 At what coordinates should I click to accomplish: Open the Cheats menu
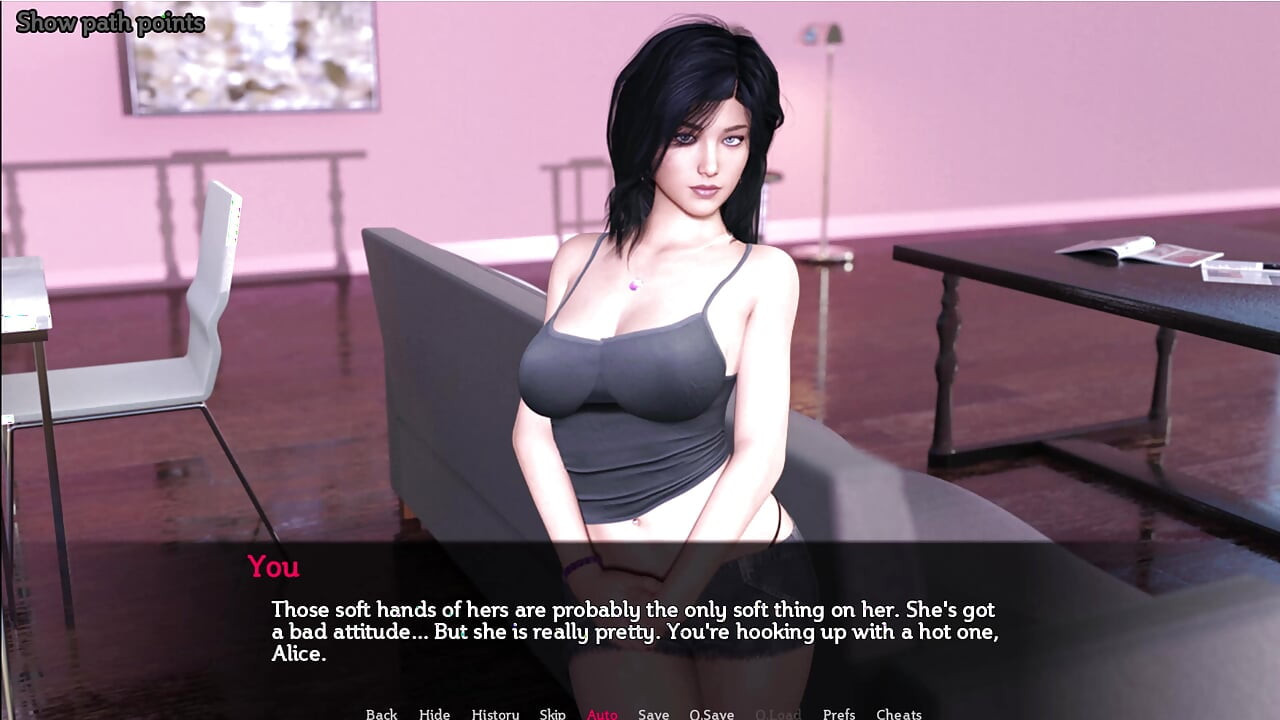pos(898,713)
